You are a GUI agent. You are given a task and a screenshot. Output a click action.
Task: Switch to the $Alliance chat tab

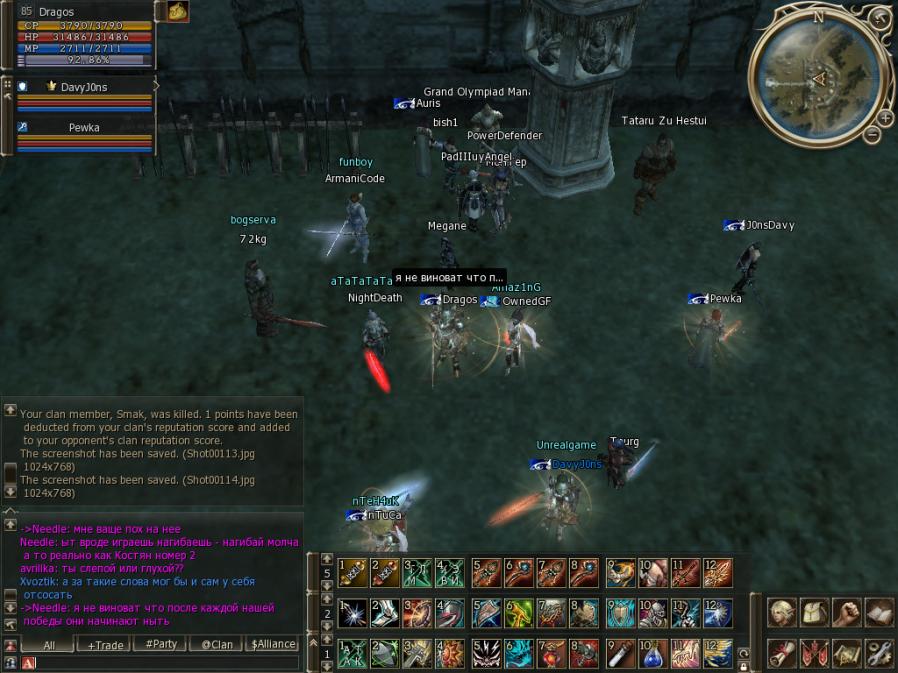[x=273, y=645]
